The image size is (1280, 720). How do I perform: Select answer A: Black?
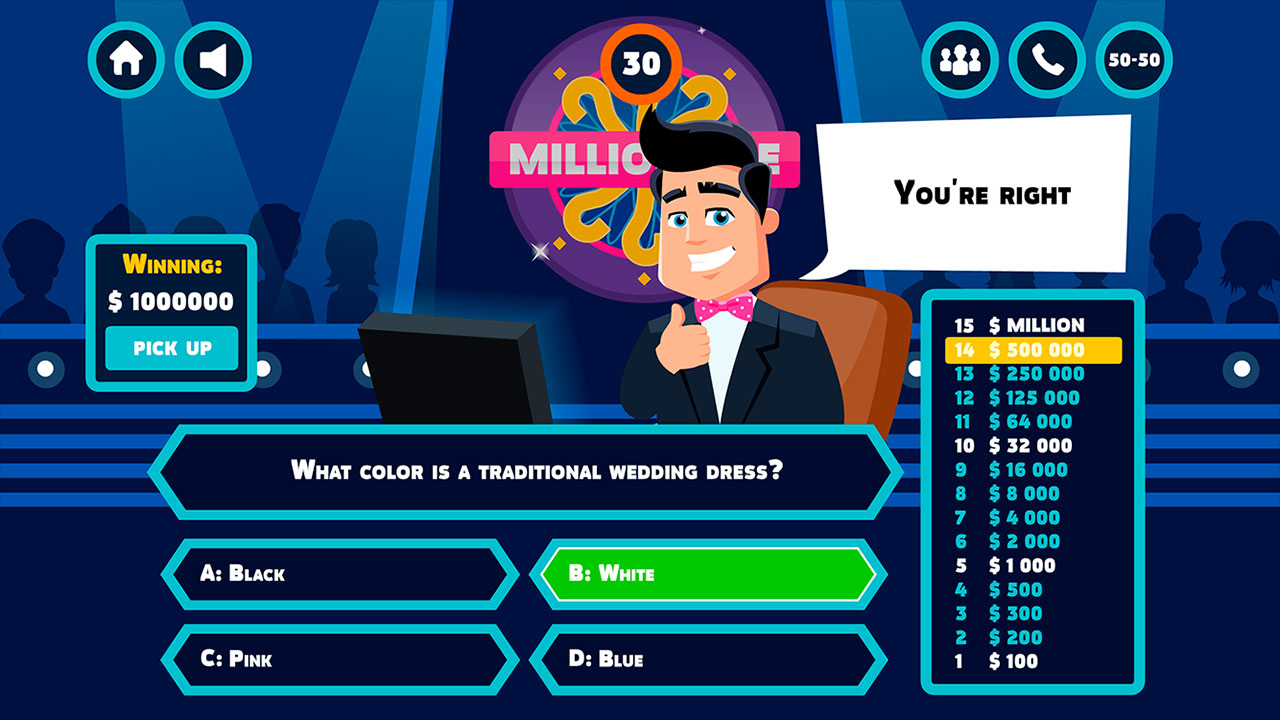(x=340, y=574)
